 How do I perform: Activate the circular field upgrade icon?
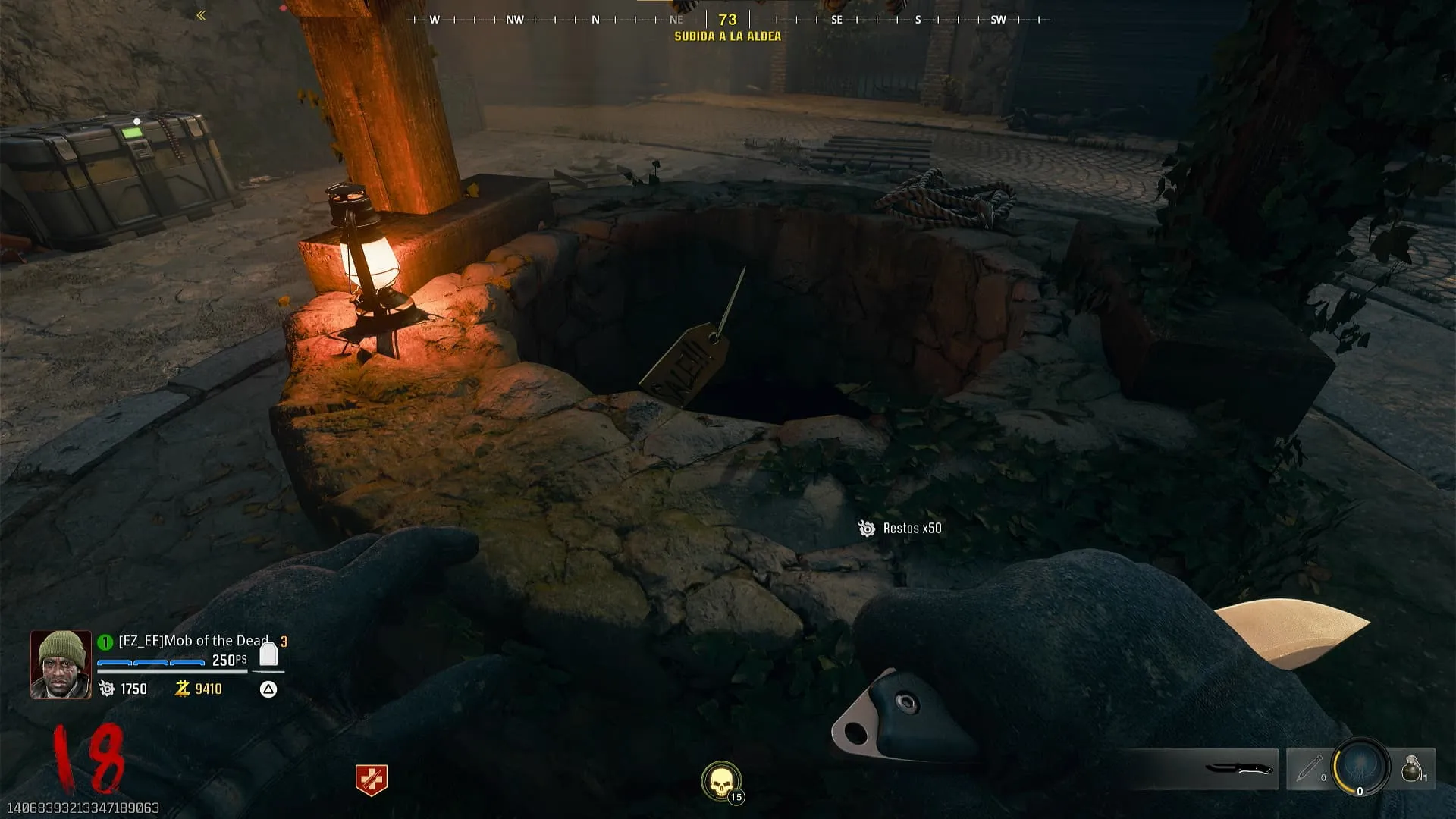tap(1360, 767)
